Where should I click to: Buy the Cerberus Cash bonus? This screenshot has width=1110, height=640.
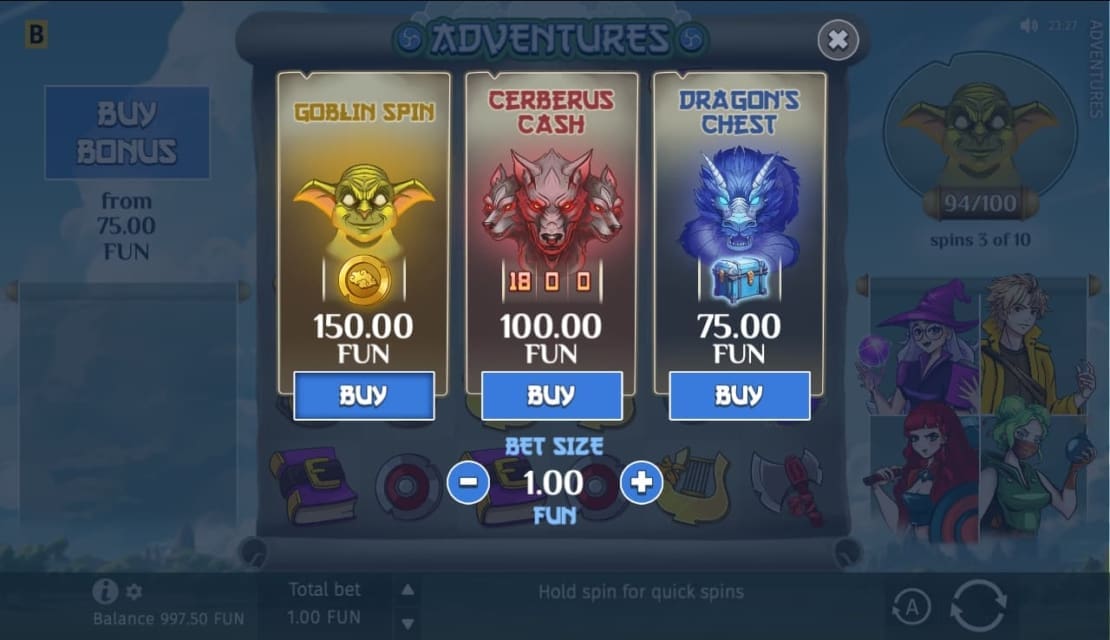coord(551,396)
